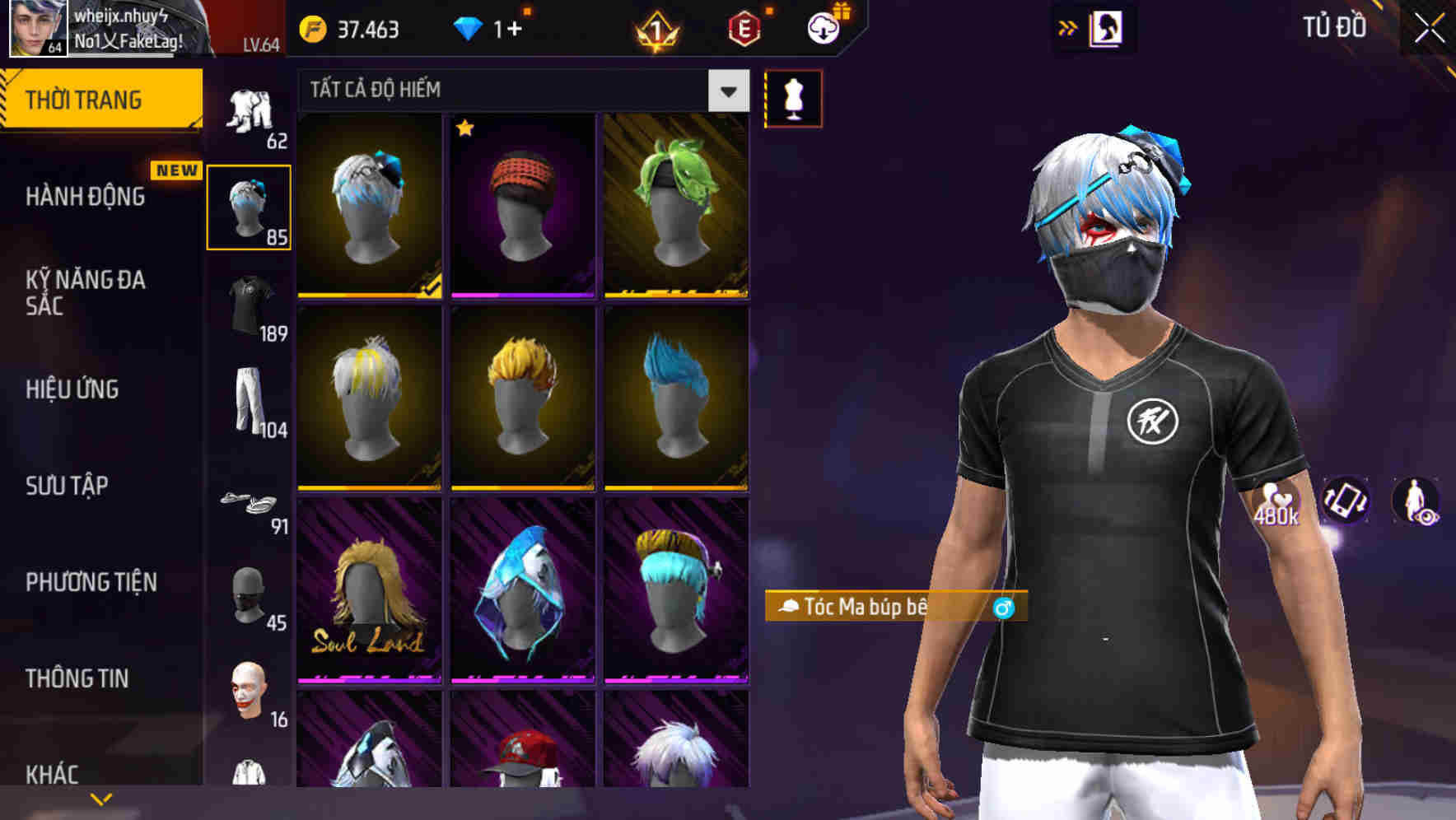Select the hair category icon showing 85
Viewport: 1456px width, 820px height.
250,206
